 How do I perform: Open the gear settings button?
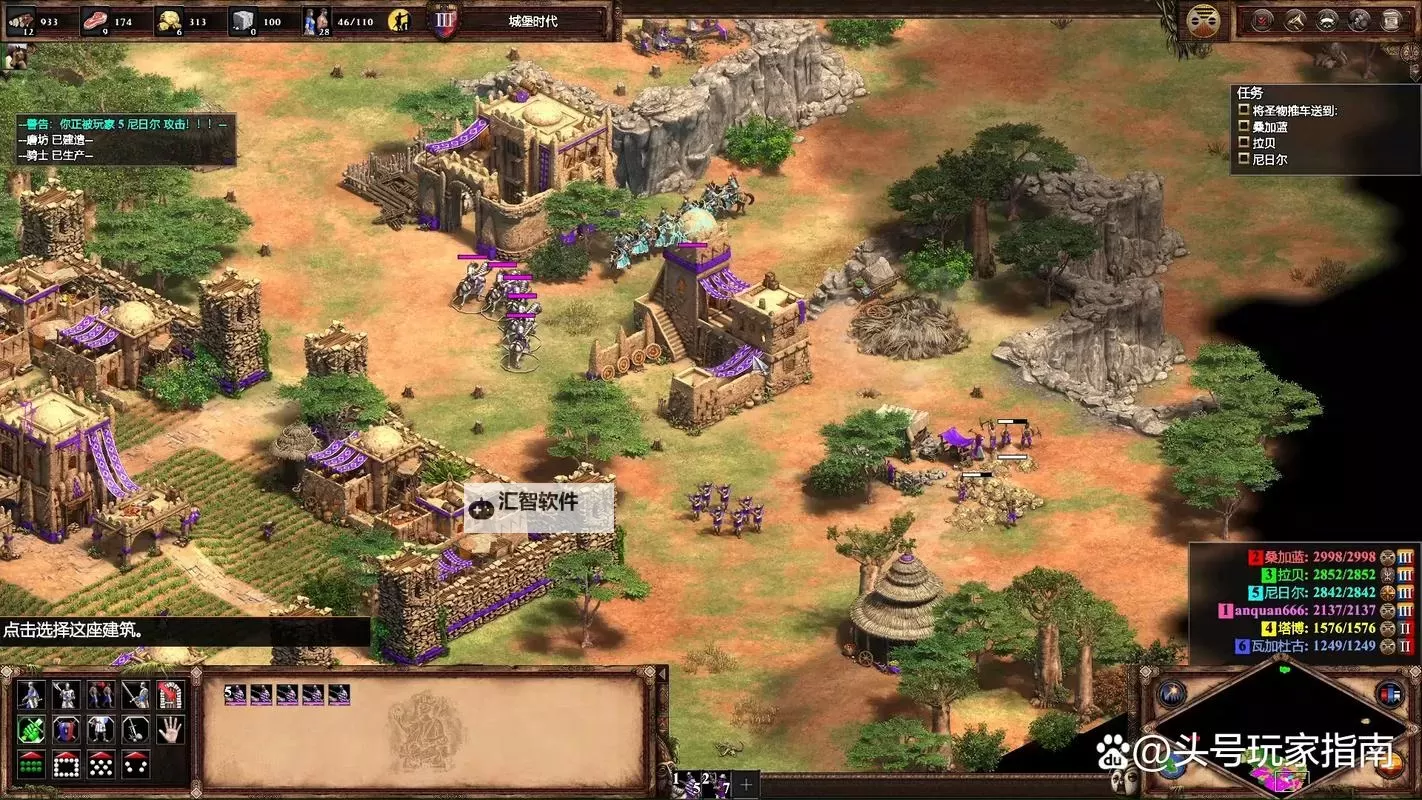click(x=1359, y=19)
